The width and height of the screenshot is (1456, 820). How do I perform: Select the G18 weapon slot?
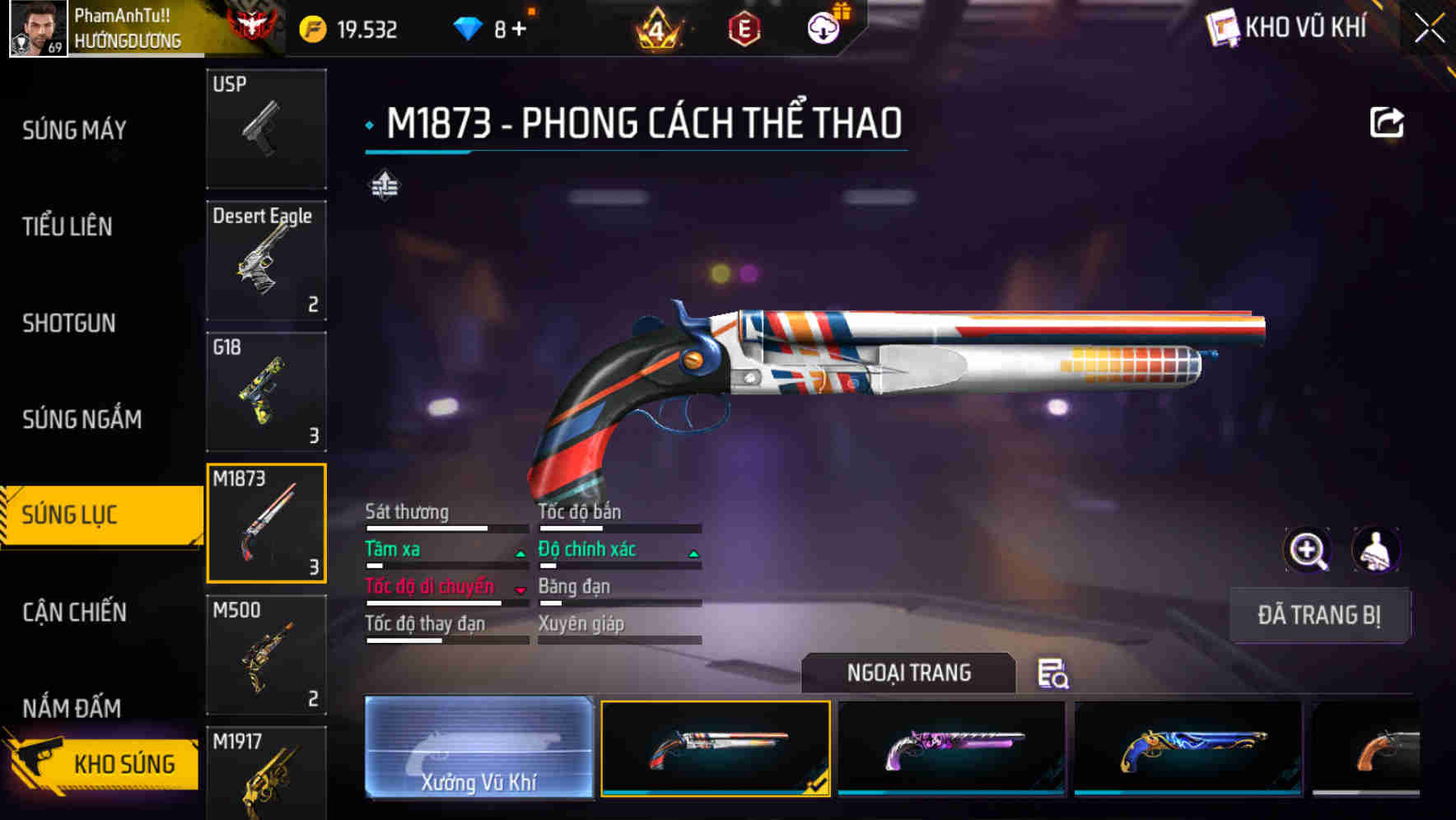point(266,392)
